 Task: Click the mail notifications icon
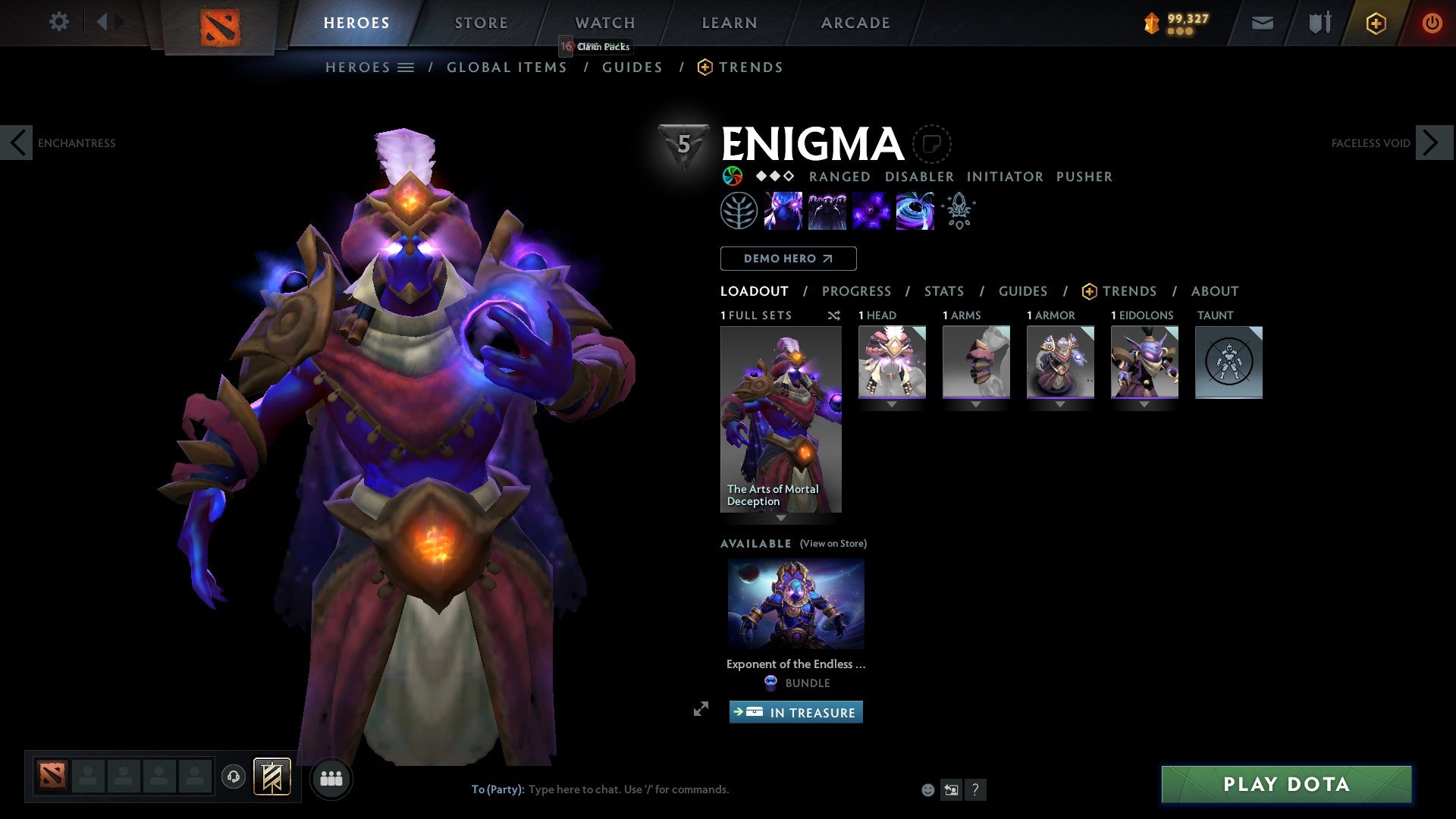(x=1261, y=22)
